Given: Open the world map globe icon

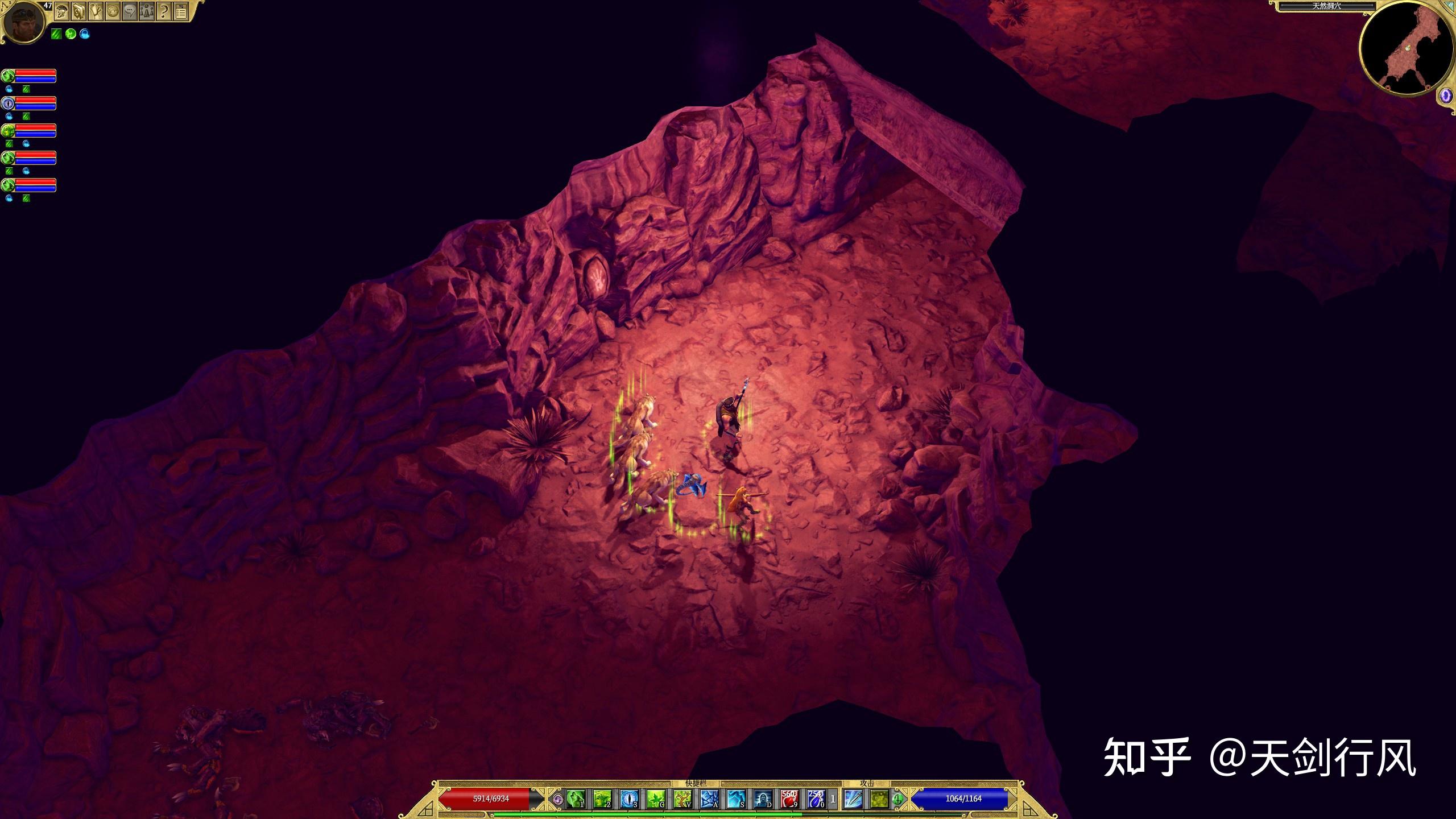Looking at the screenshot, I should pos(113,11).
